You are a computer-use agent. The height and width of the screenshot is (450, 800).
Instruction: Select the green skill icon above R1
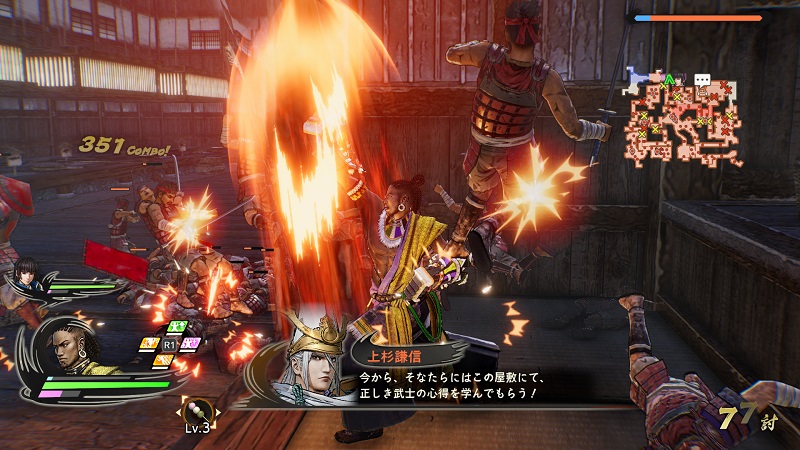click(x=177, y=326)
